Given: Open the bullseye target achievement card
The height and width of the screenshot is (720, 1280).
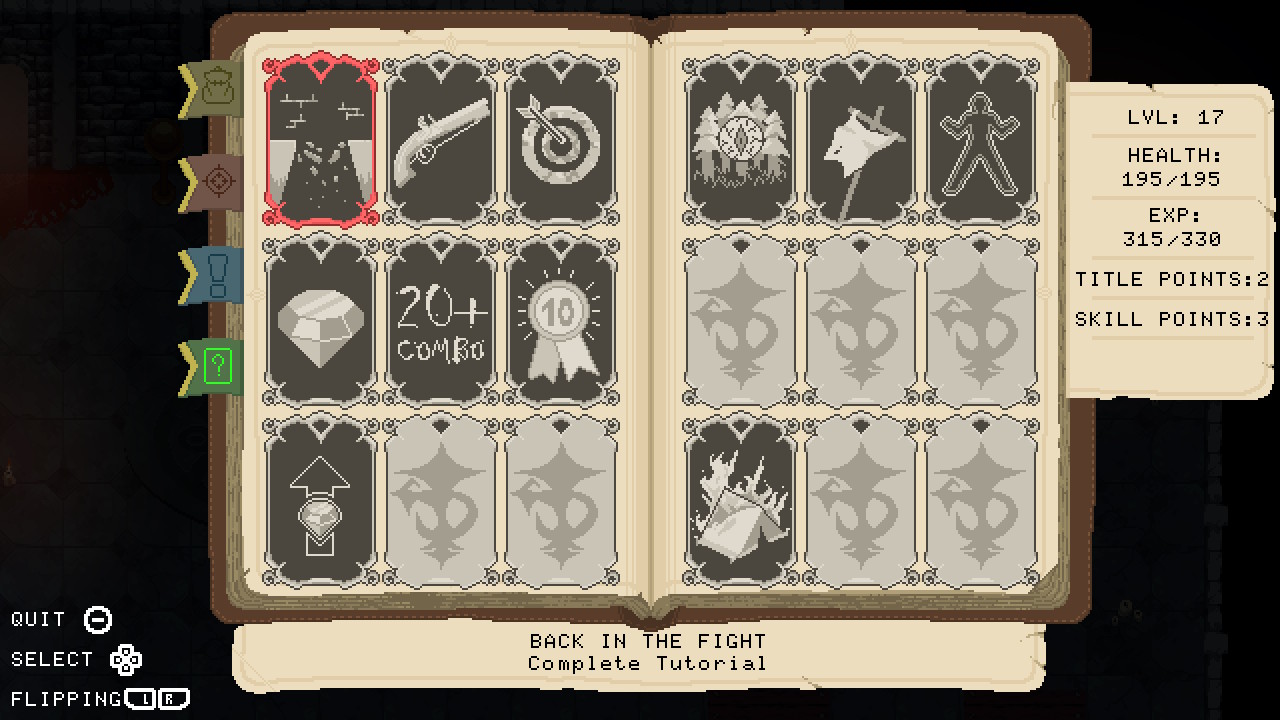Looking at the screenshot, I should [x=560, y=140].
